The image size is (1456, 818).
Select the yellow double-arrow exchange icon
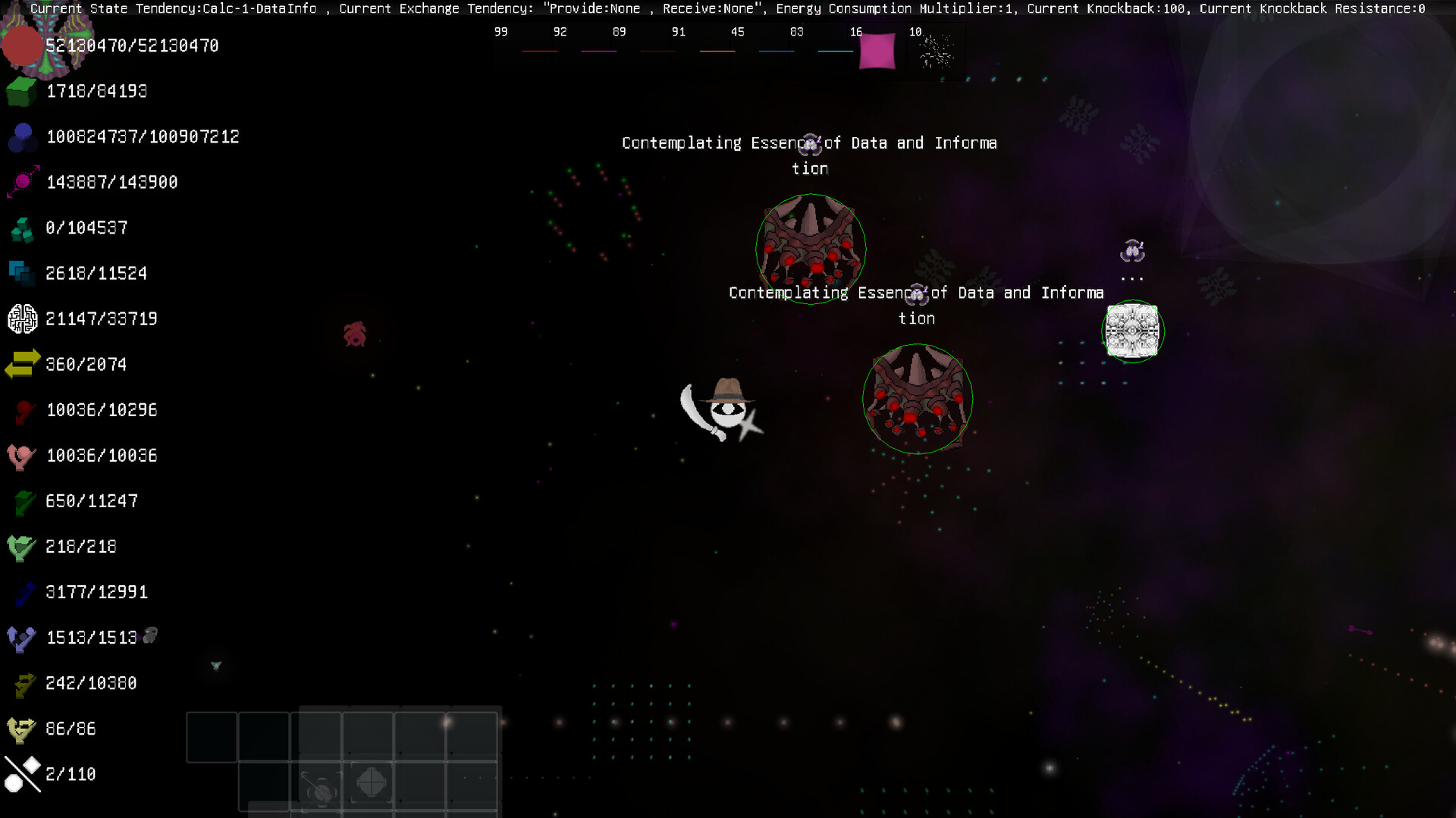point(20,364)
